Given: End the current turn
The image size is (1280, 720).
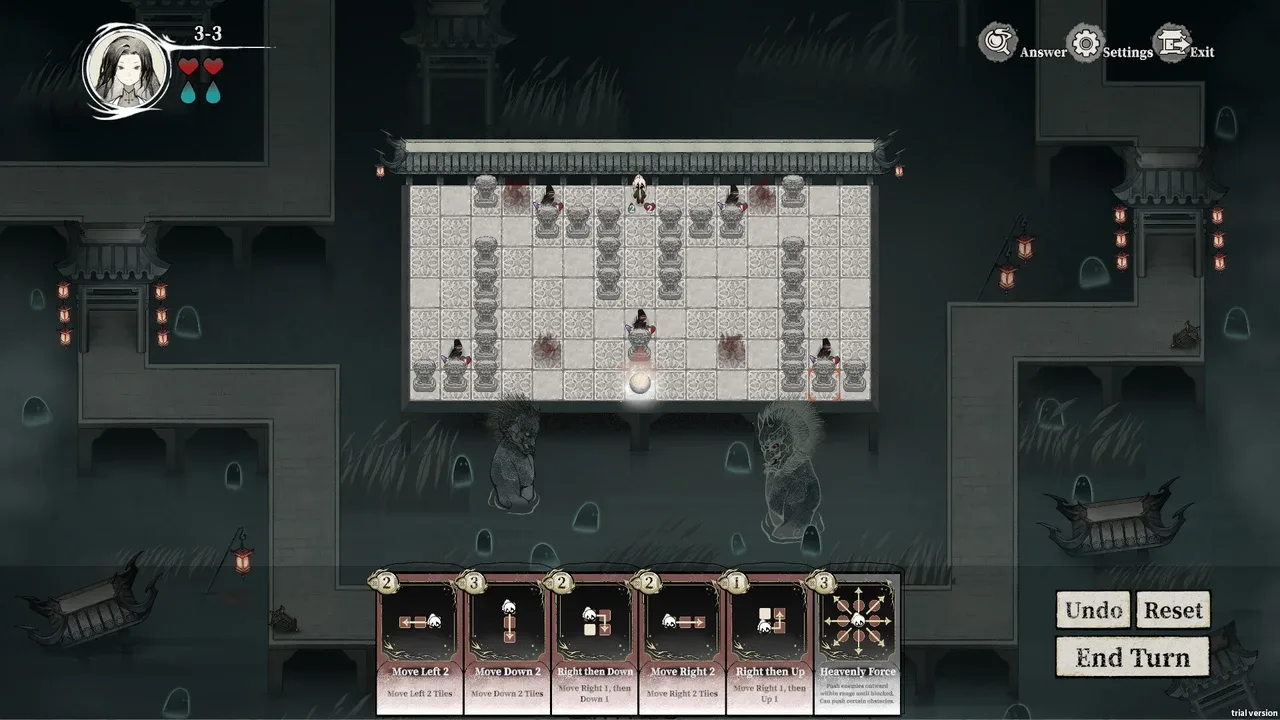Looking at the screenshot, I should tap(1132, 657).
